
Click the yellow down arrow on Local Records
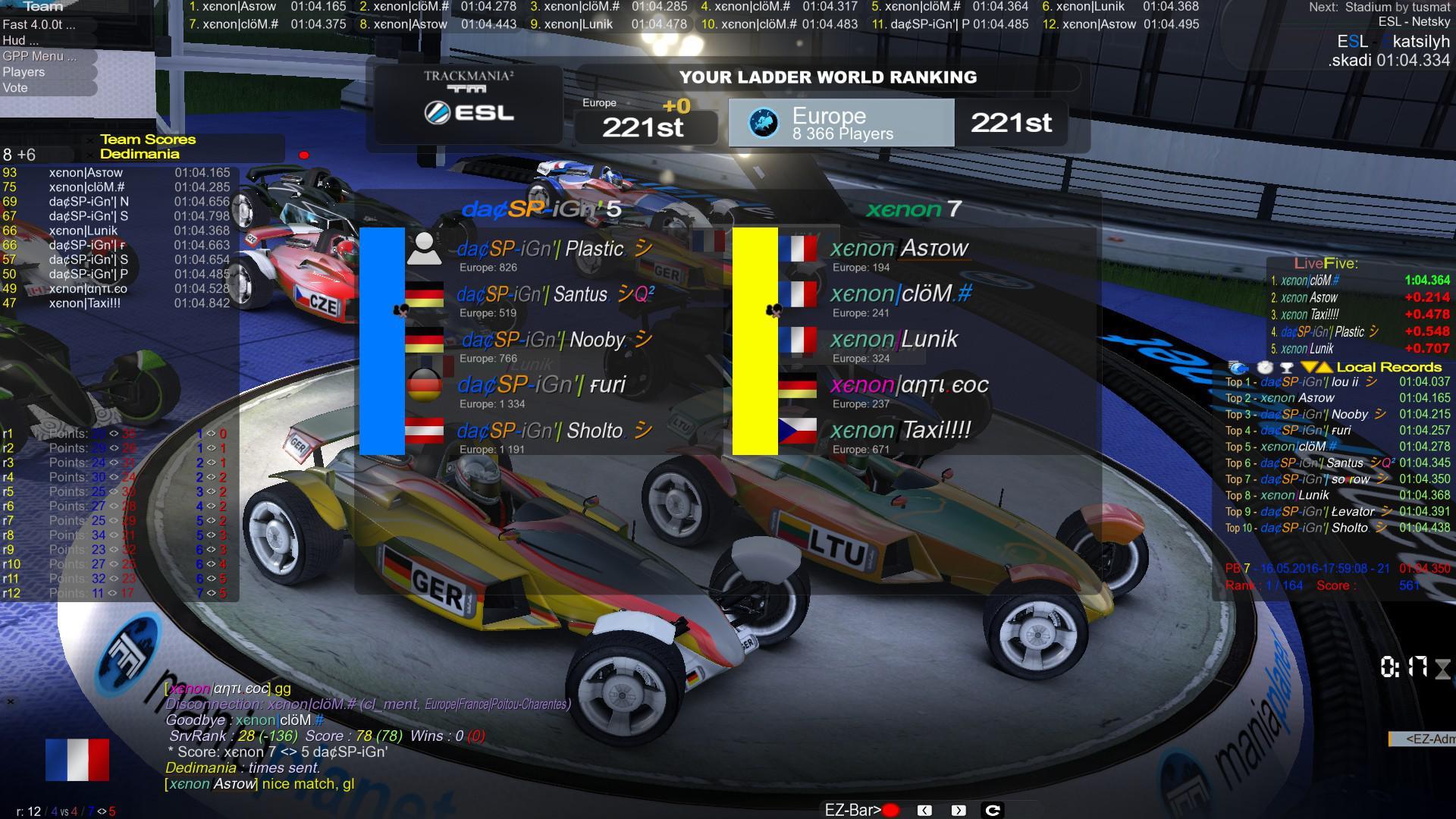click(1308, 367)
